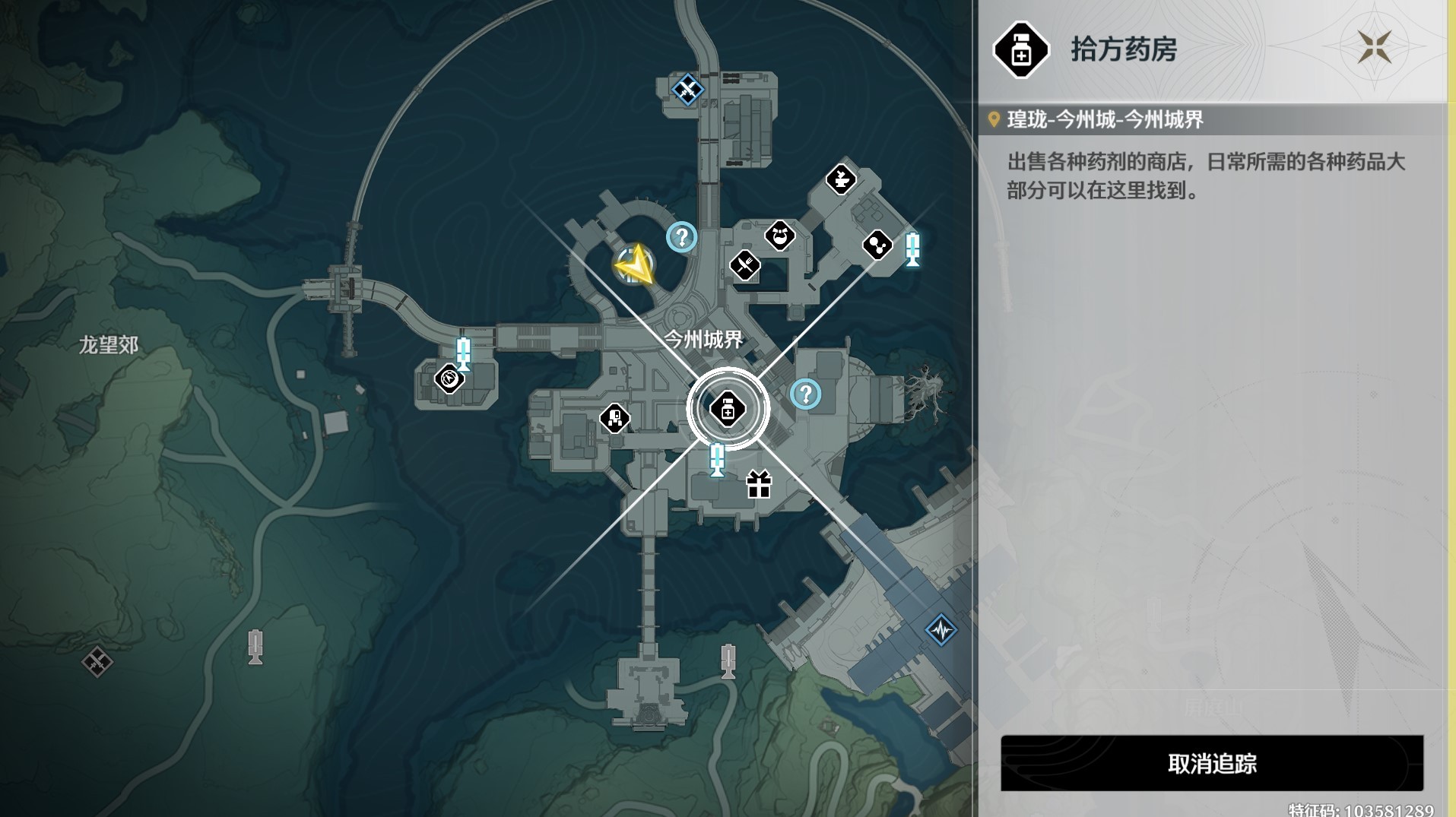The width and height of the screenshot is (1456, 817).
Task: Click the blue crossed-swords challenge marker up top
Action: (x=688, y=90)
